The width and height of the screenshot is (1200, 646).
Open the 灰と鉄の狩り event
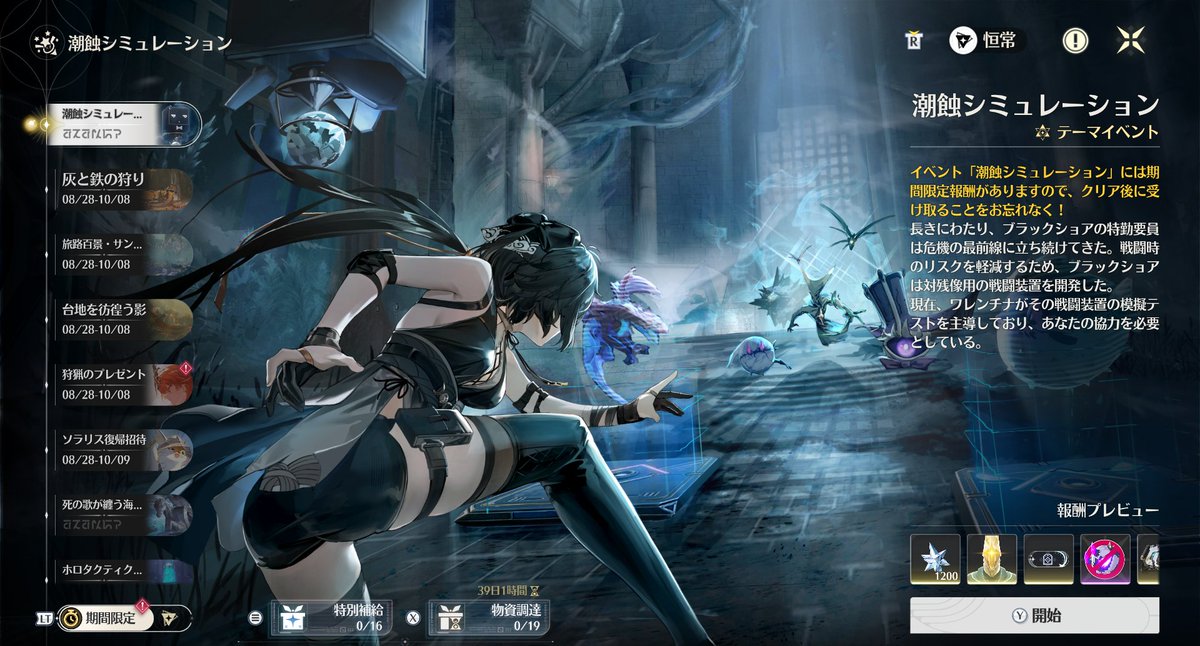click(x=120, y=188)
